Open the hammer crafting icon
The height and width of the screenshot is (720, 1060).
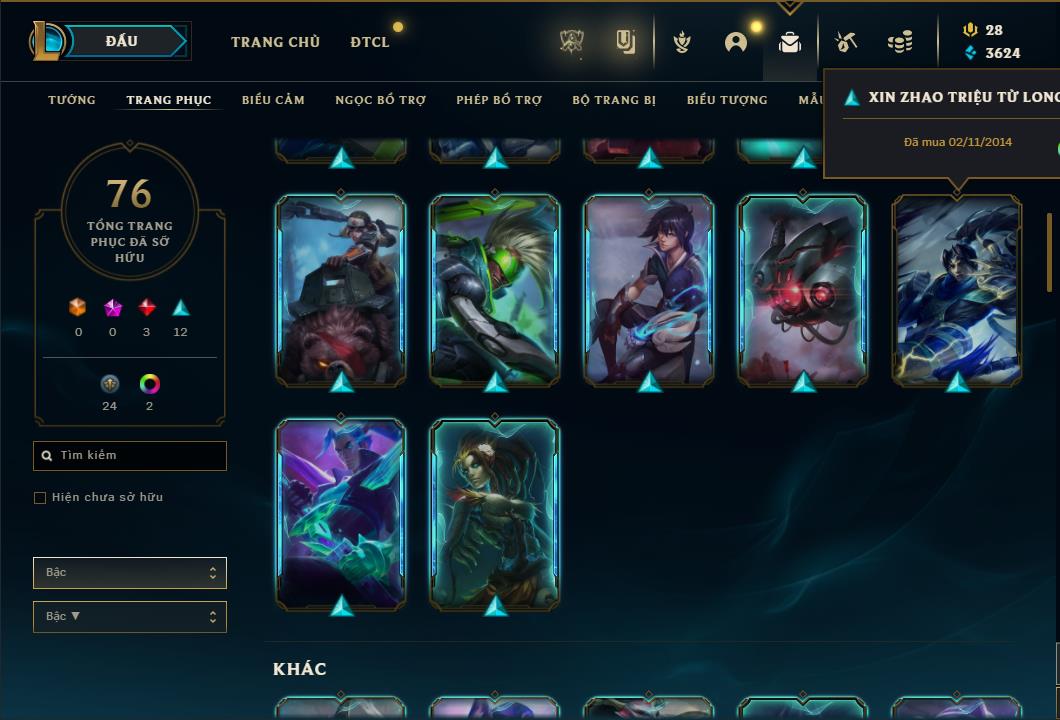pyautogui.click(x=846, y=42)
